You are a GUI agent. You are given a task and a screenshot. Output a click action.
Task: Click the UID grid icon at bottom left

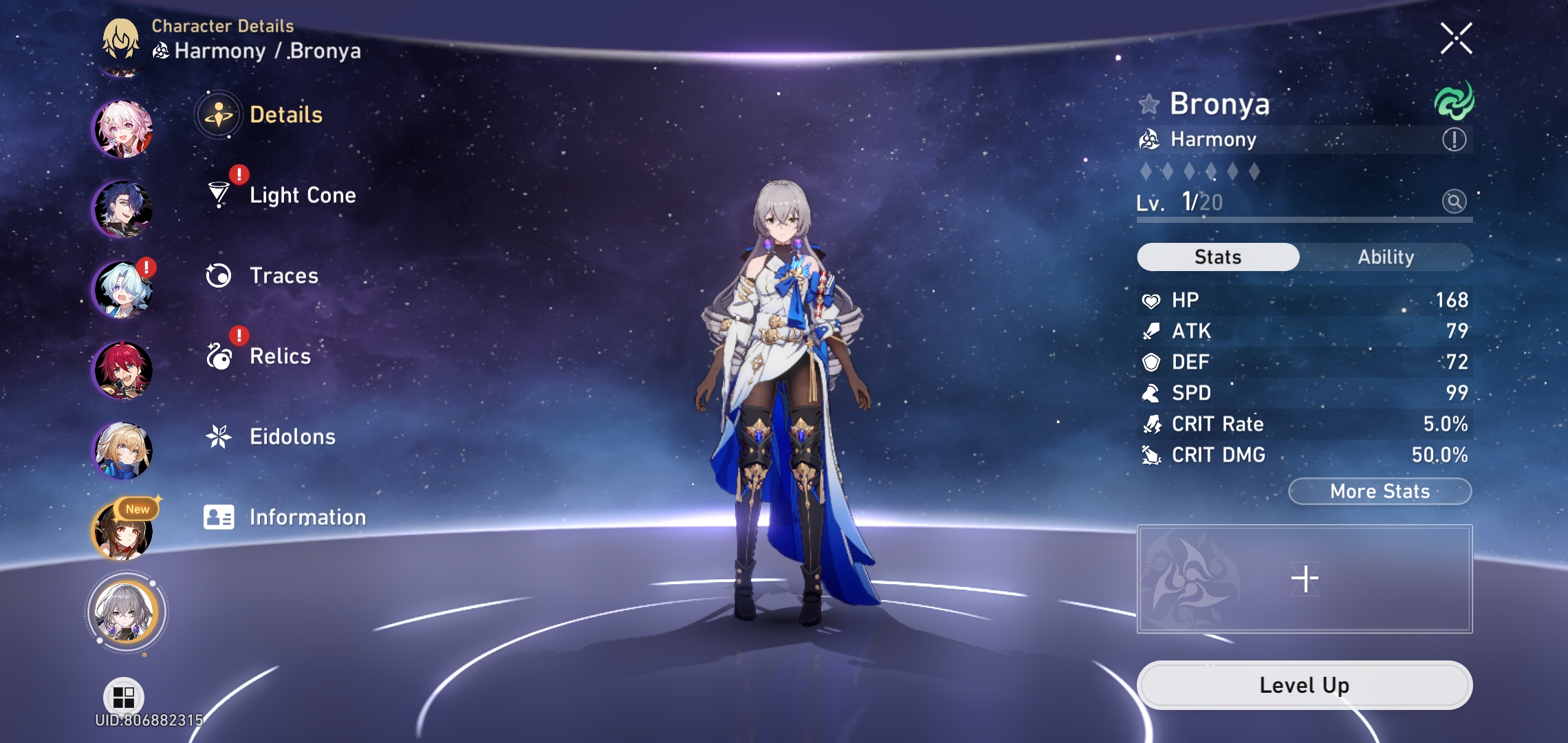[122, 696]
